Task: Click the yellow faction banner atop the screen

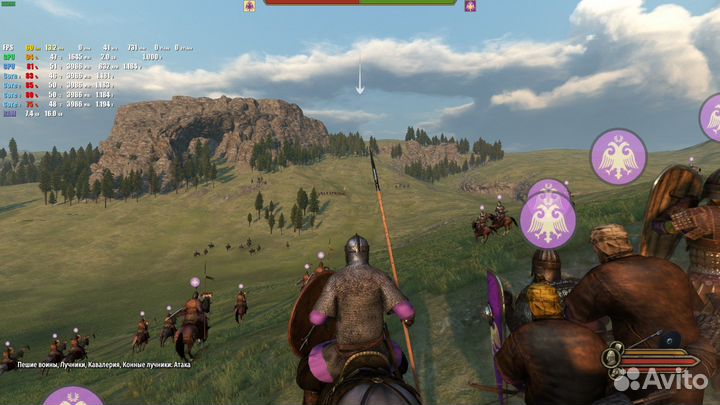Action: coord(249,5)
